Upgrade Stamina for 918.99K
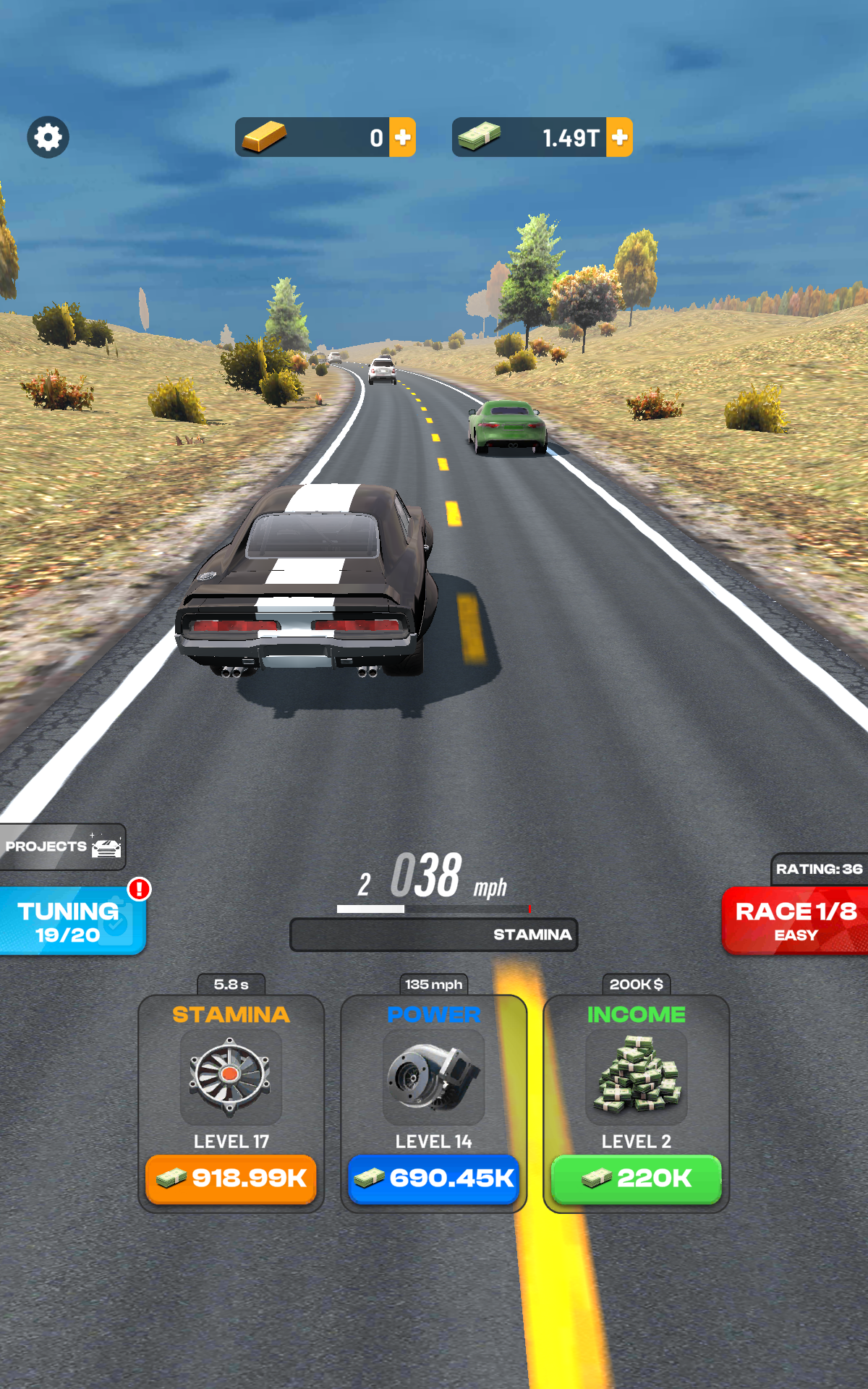868x1389 pixels. (x=231, y=1178)
